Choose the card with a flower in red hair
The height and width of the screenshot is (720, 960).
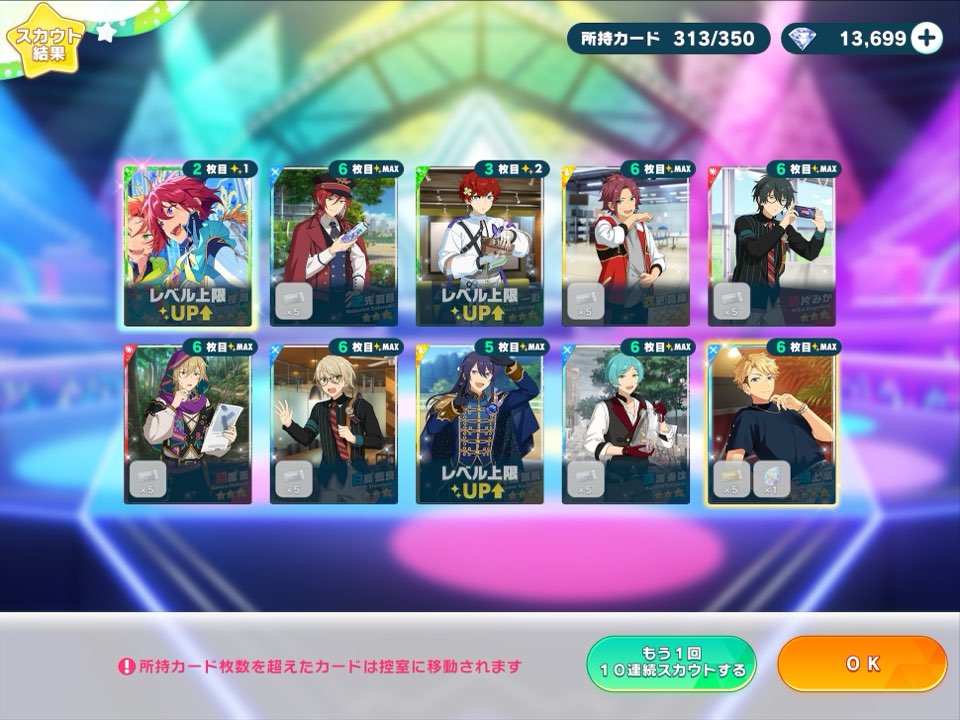point(480,245)
